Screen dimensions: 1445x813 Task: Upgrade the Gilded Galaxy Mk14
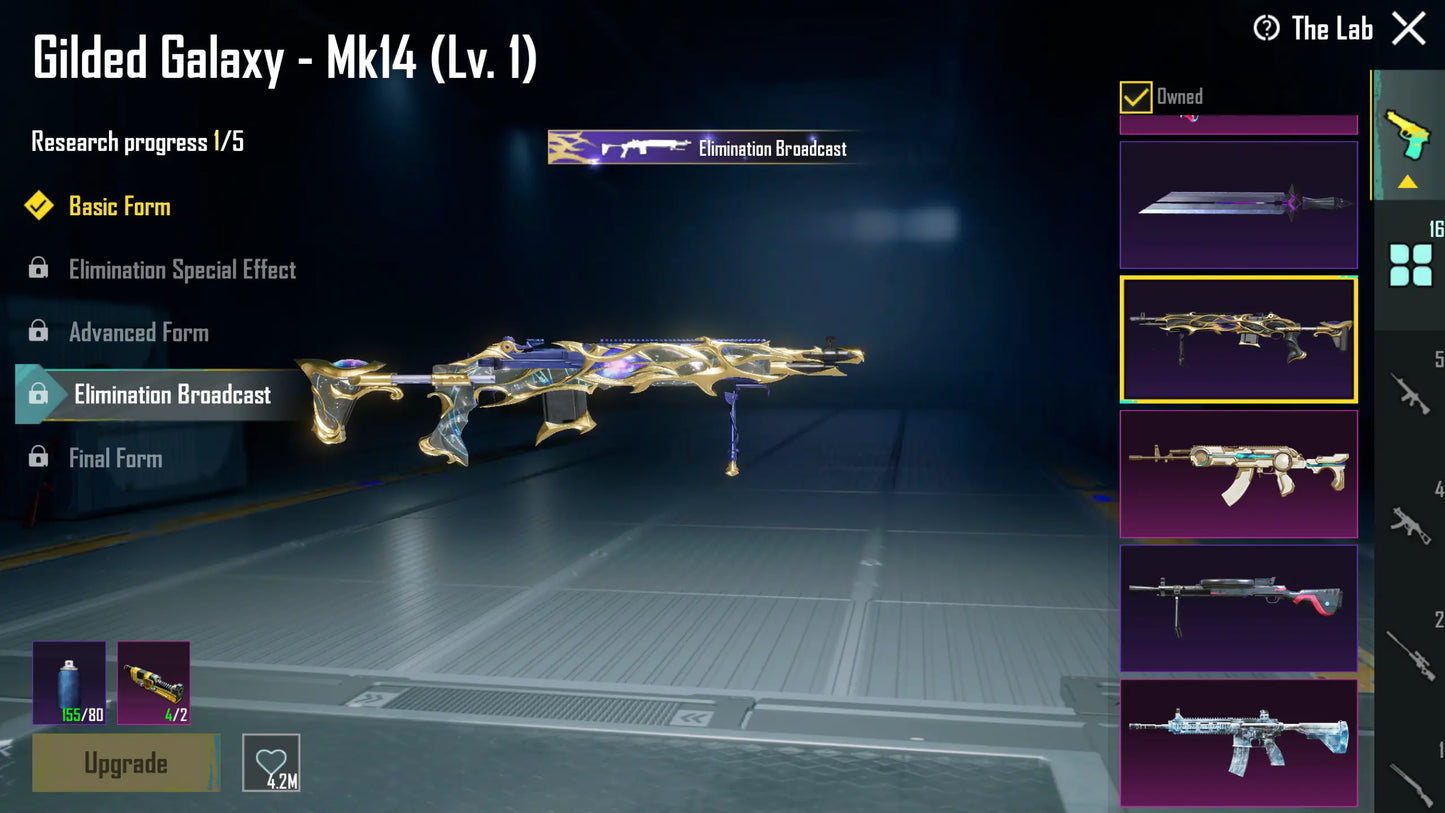tap(126, 763)
